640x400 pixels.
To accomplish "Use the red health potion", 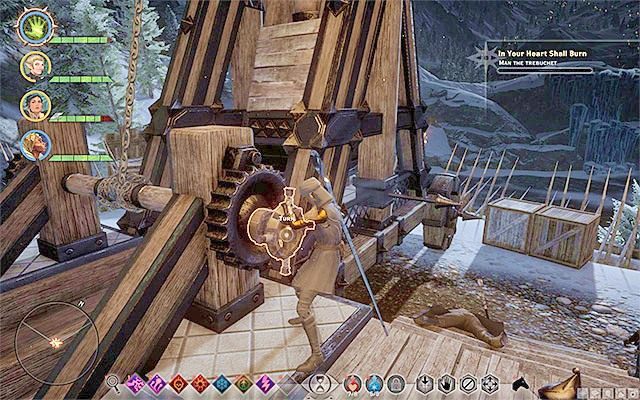I will (351, 383).
